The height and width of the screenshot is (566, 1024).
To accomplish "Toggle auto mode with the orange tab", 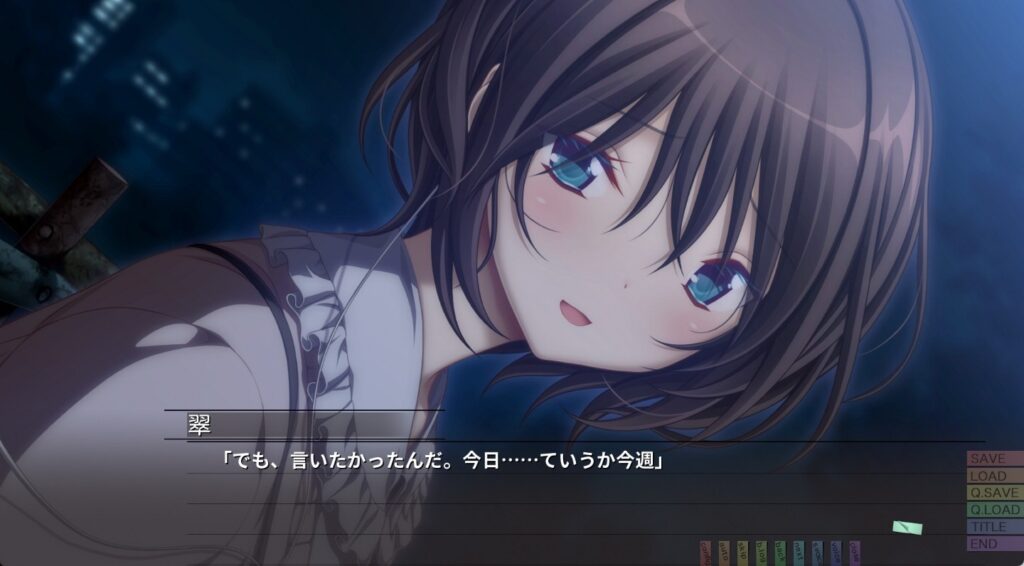I will coord(724,552).
